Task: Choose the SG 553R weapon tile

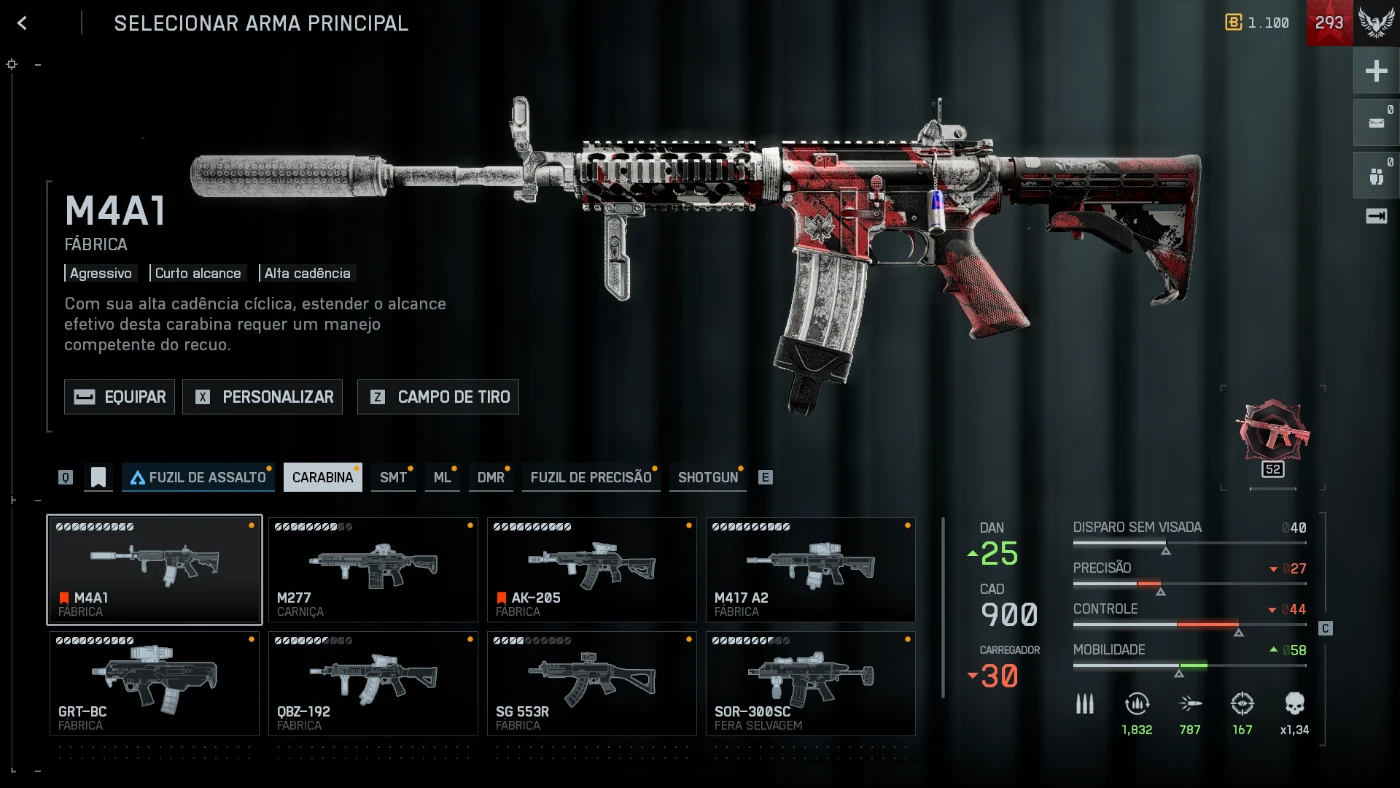Action: coord(592,683)
